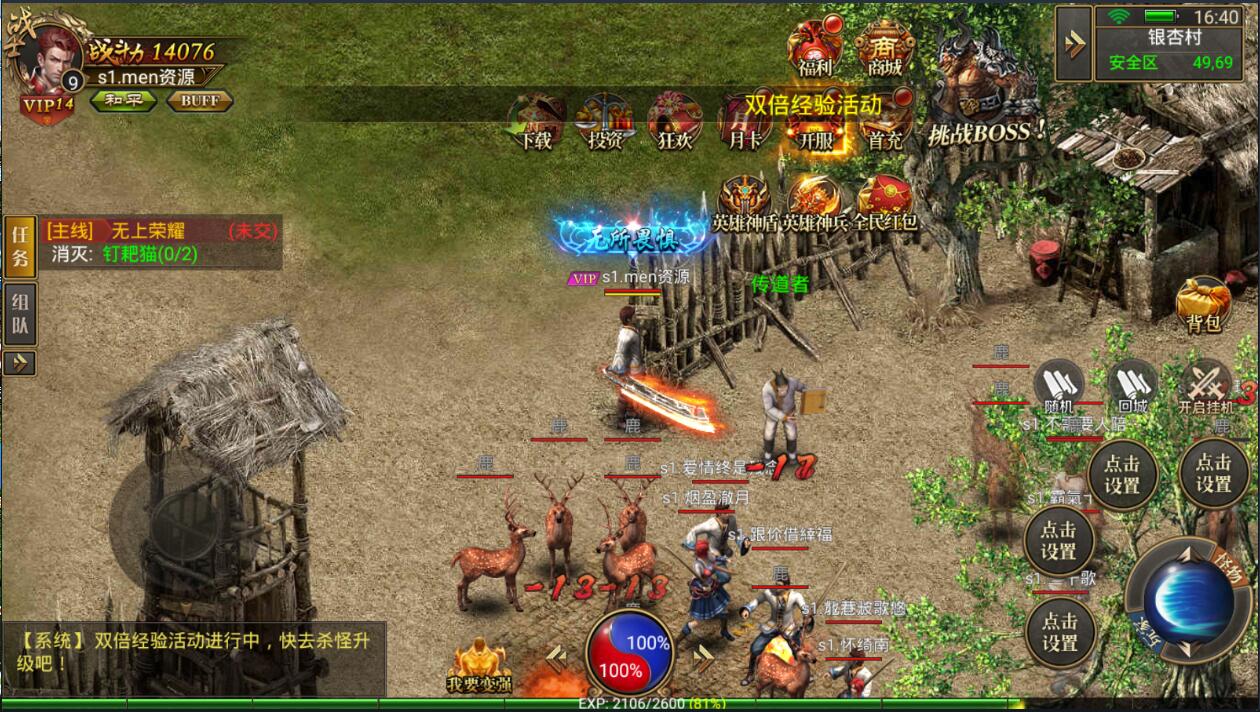Open the 狂欢 carnival event
1260x712 pixels.
[675, 121]
